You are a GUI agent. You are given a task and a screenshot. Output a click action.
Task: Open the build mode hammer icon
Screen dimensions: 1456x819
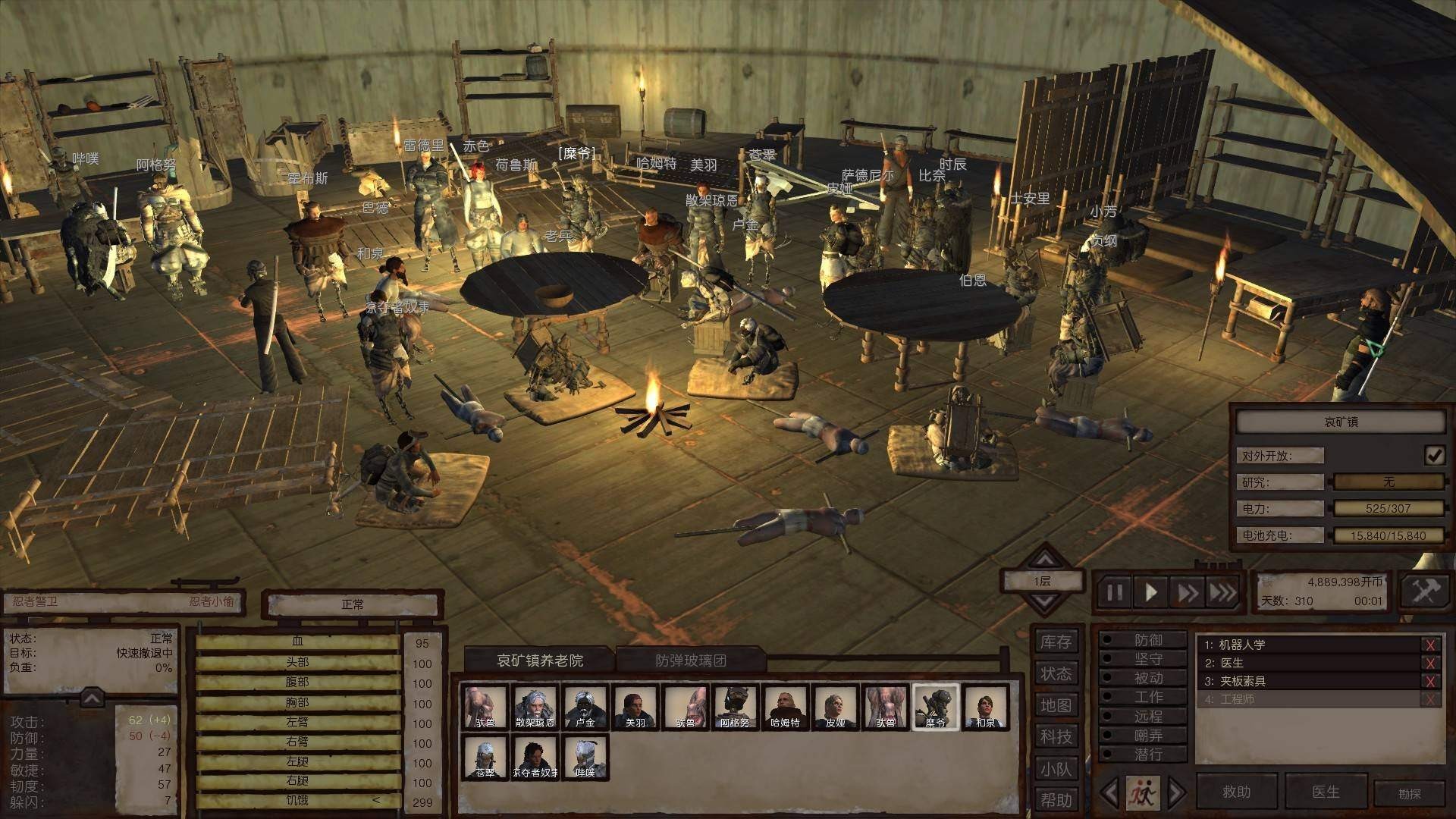(1424, 591)
